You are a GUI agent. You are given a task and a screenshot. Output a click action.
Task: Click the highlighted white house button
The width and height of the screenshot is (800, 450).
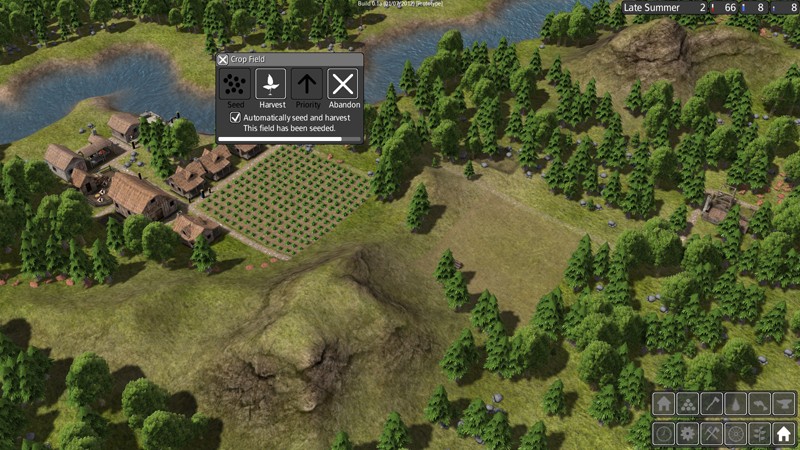click(x=784, y=434)
